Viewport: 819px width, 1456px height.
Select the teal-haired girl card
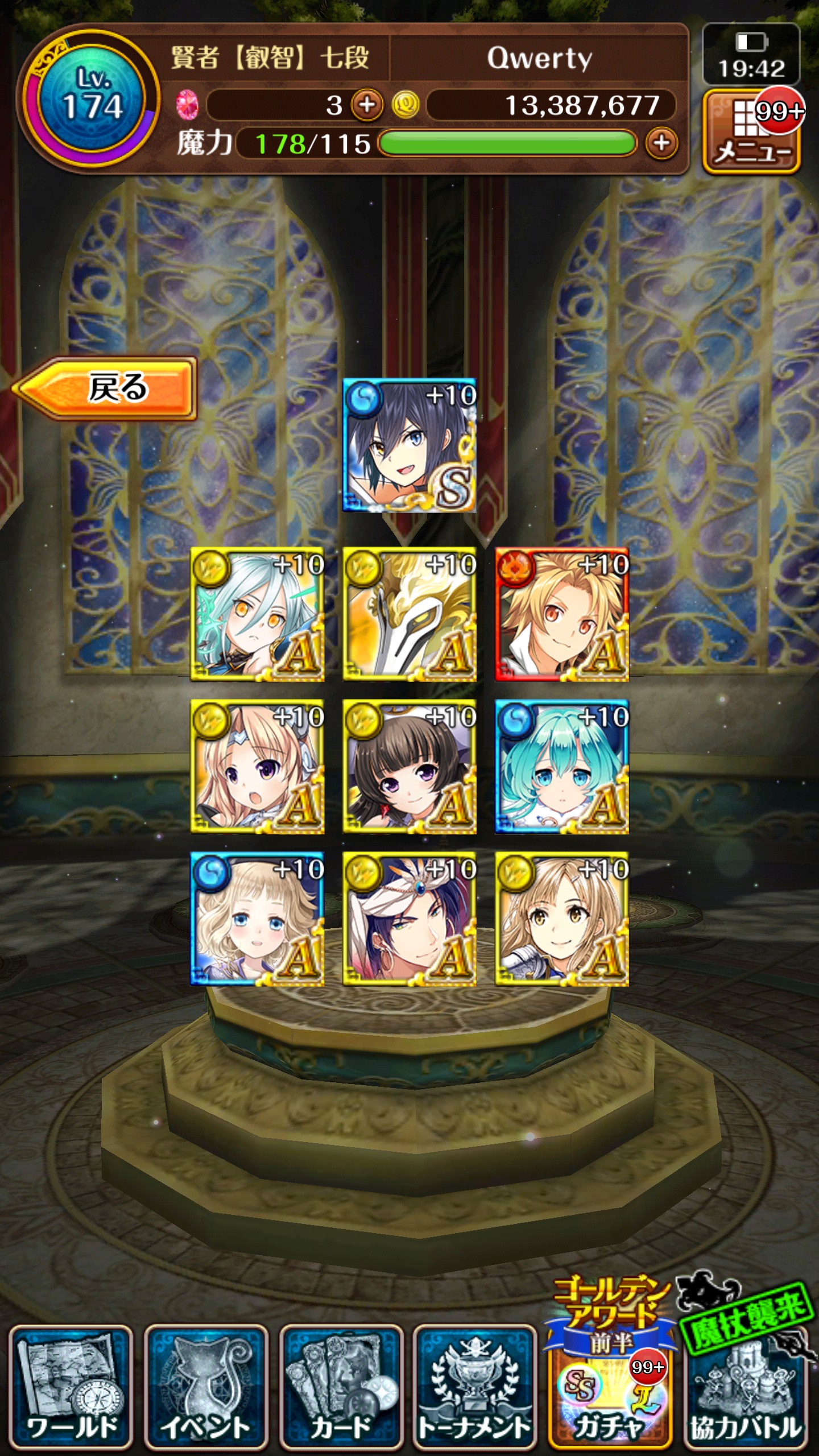[562, 767]
